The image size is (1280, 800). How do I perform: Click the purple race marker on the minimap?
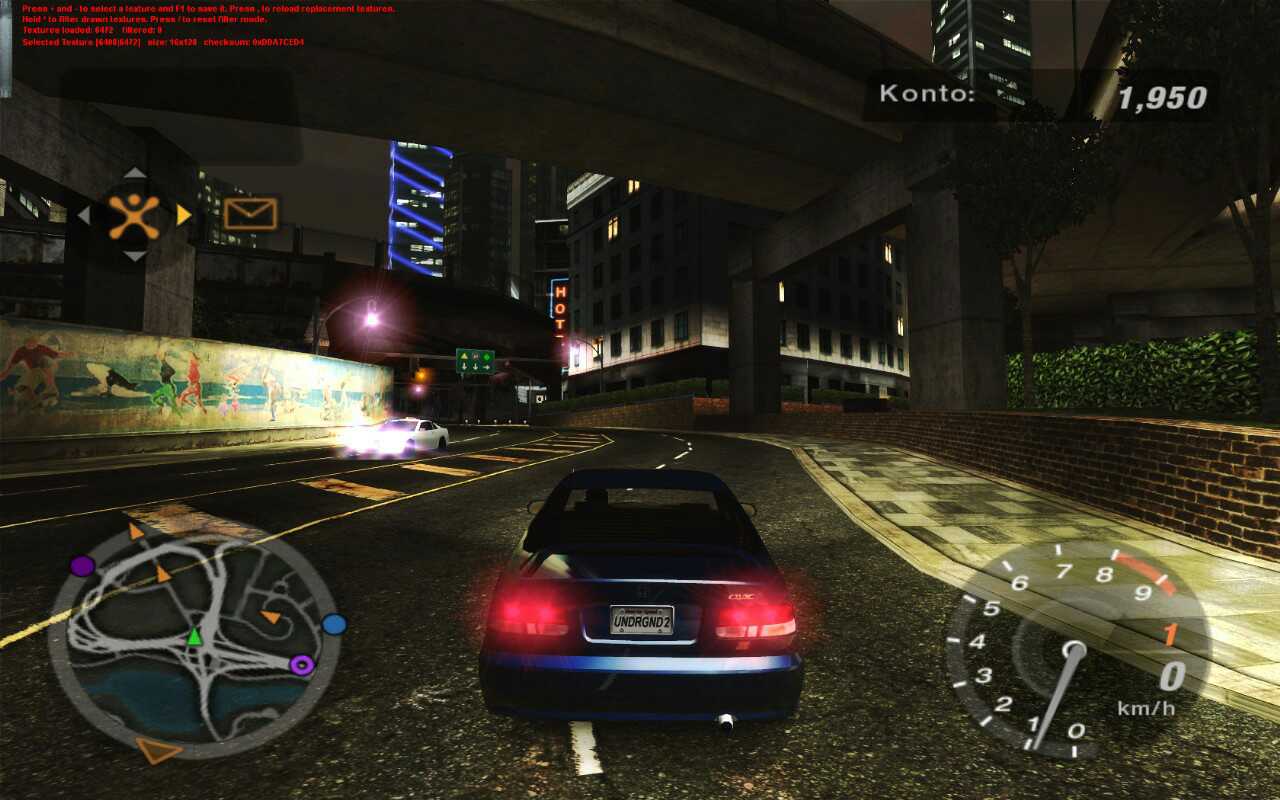tap(82, 566)
